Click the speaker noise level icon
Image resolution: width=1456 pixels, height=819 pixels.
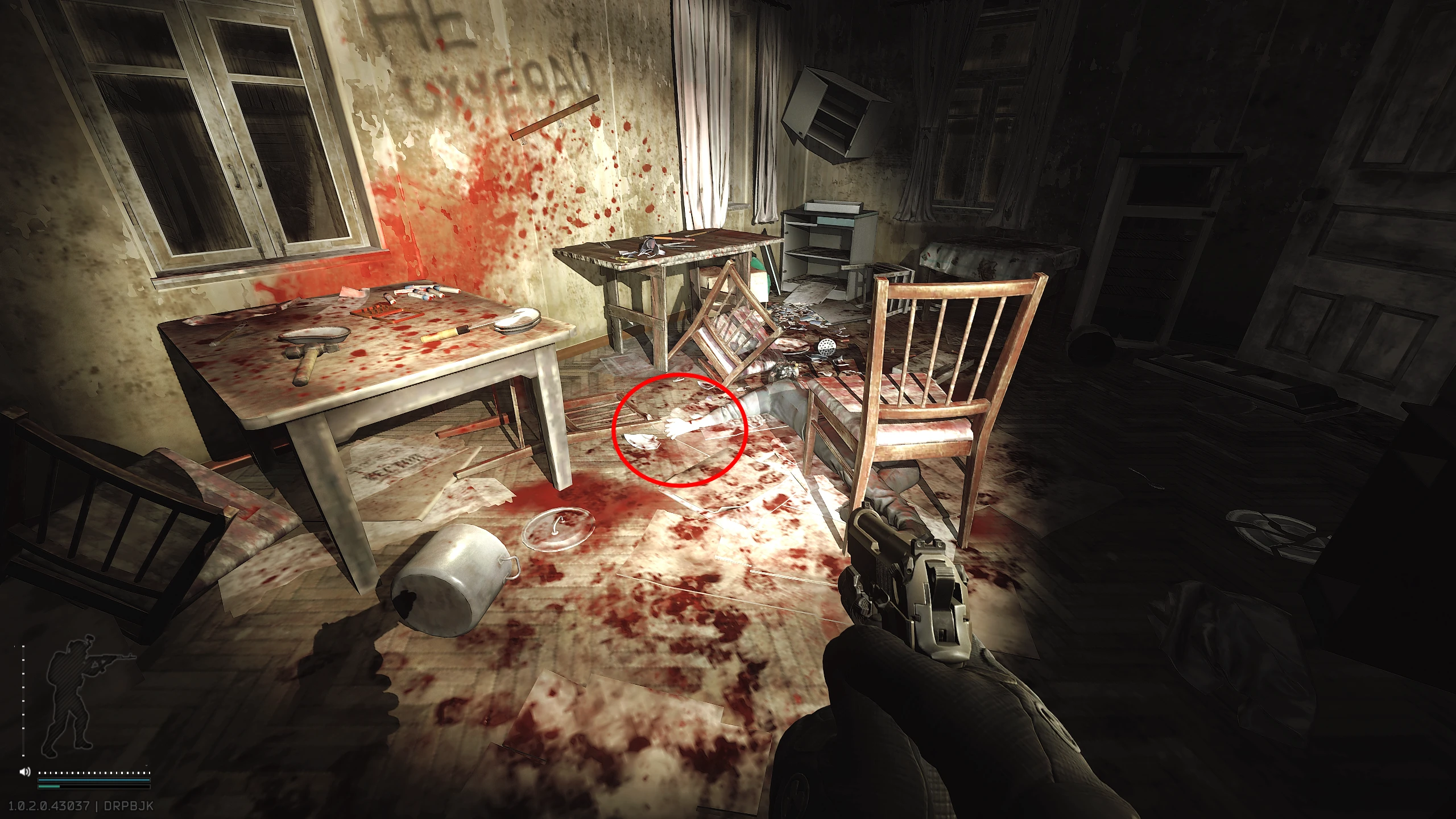(25, 772)
